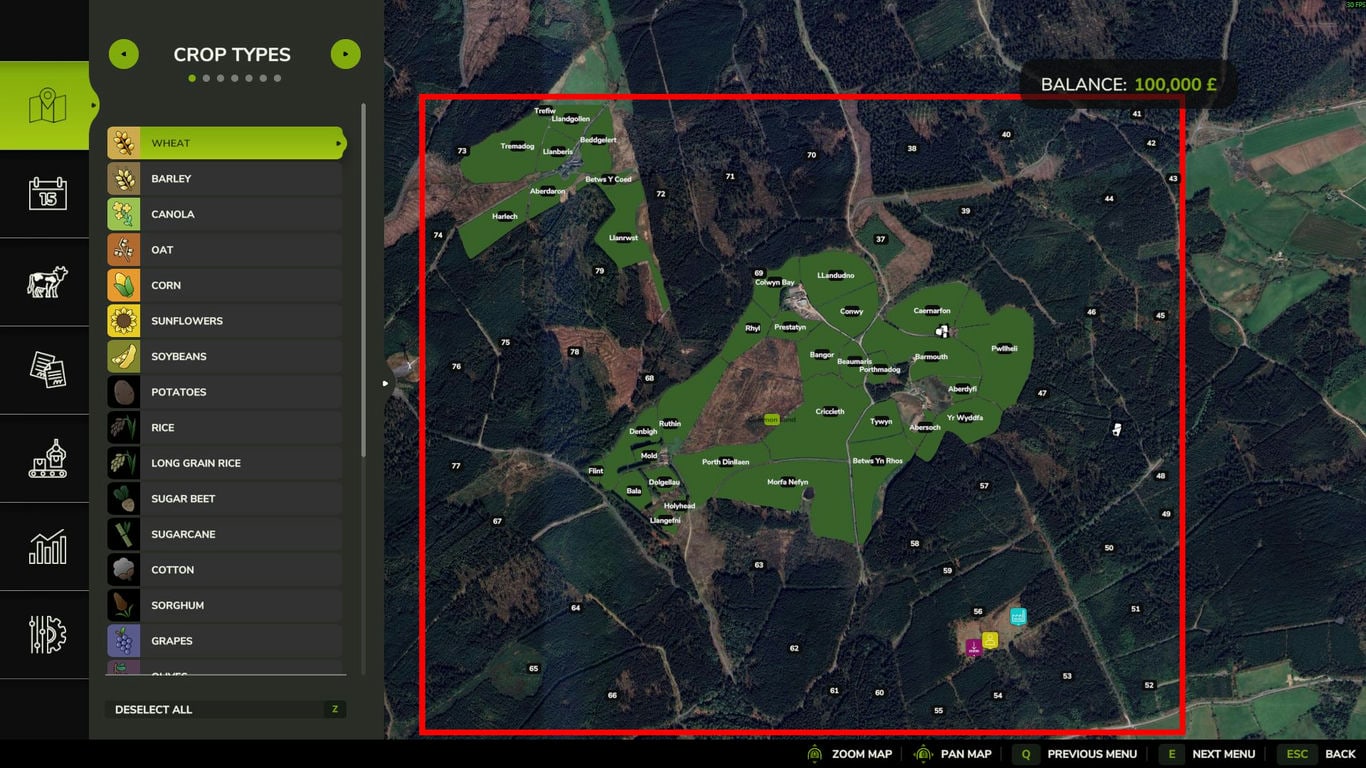The image size is (1366, 768).
Task: Select the Cotton crop entry
Action: coord(226,570)
